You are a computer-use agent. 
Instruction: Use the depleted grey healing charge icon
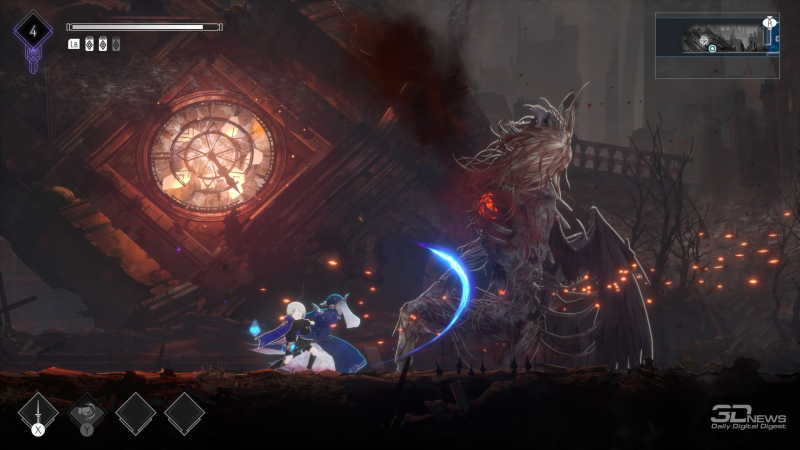pos(116,44)
